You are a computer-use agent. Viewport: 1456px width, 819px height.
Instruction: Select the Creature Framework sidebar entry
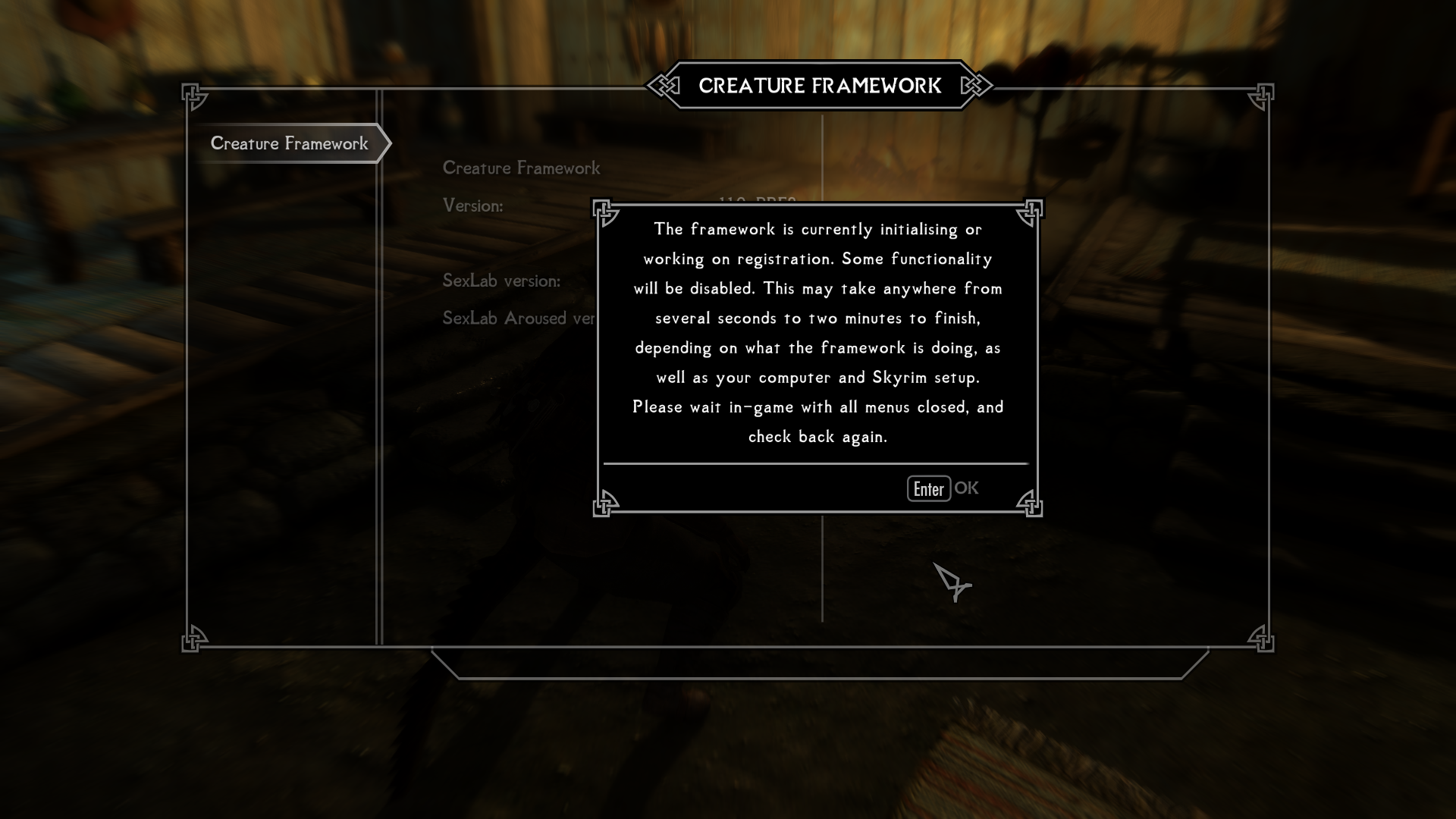tap(290, 143)
